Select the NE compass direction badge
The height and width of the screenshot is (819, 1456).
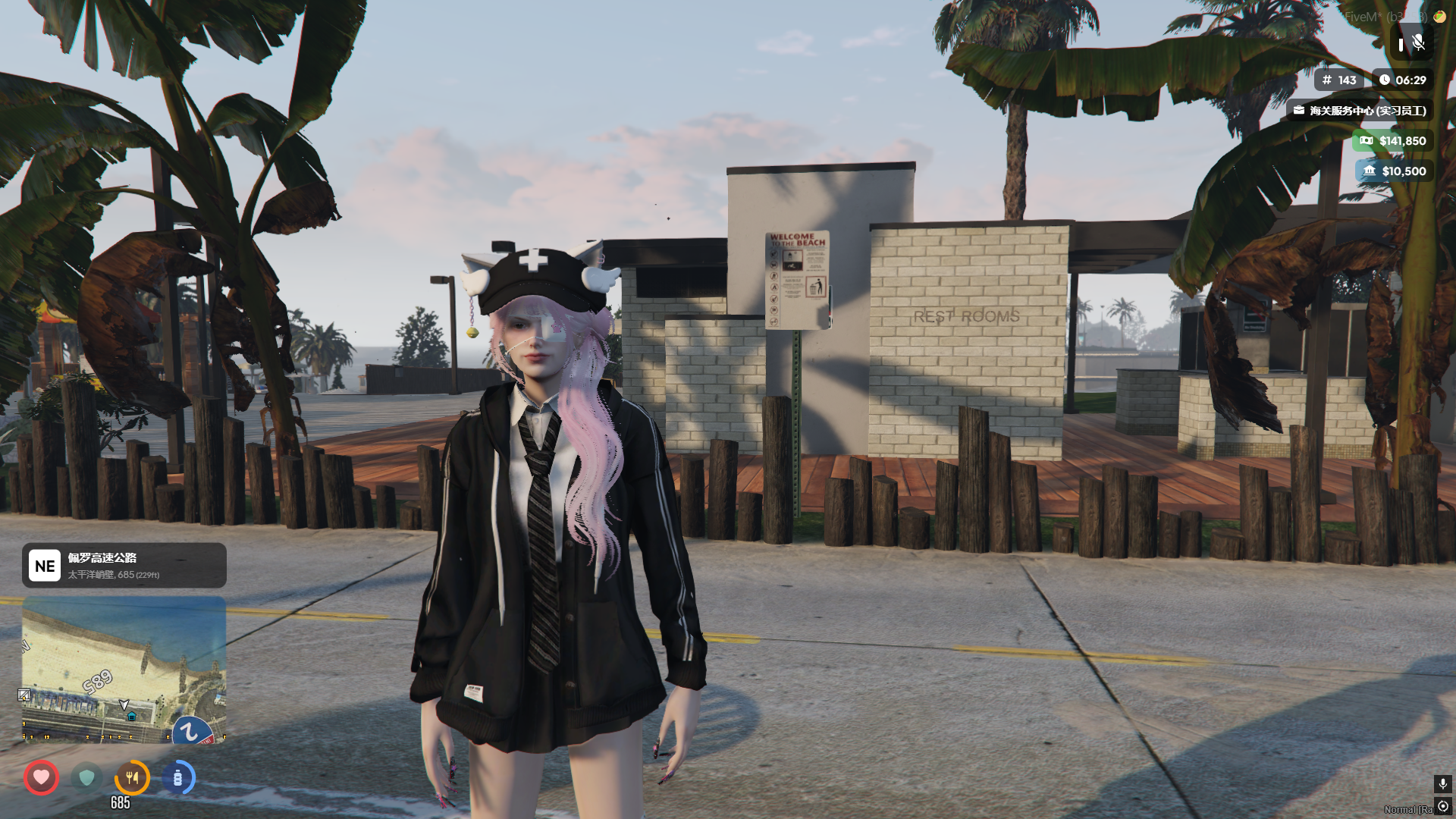[x=45, y=566]
